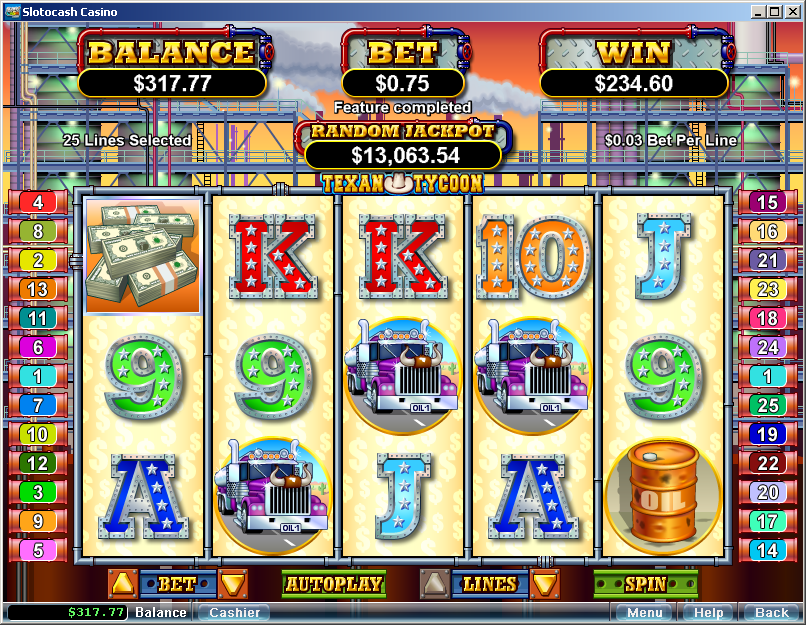
Task: Open the Menu
Action: [x=644, y=612]
